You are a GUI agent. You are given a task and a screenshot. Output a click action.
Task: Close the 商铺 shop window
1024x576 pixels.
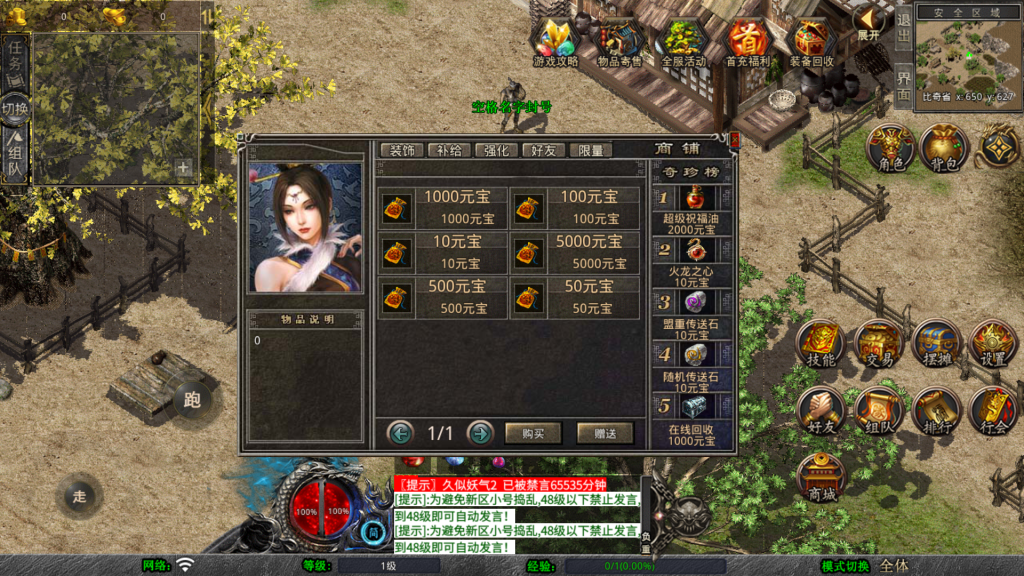pos(735,140)
